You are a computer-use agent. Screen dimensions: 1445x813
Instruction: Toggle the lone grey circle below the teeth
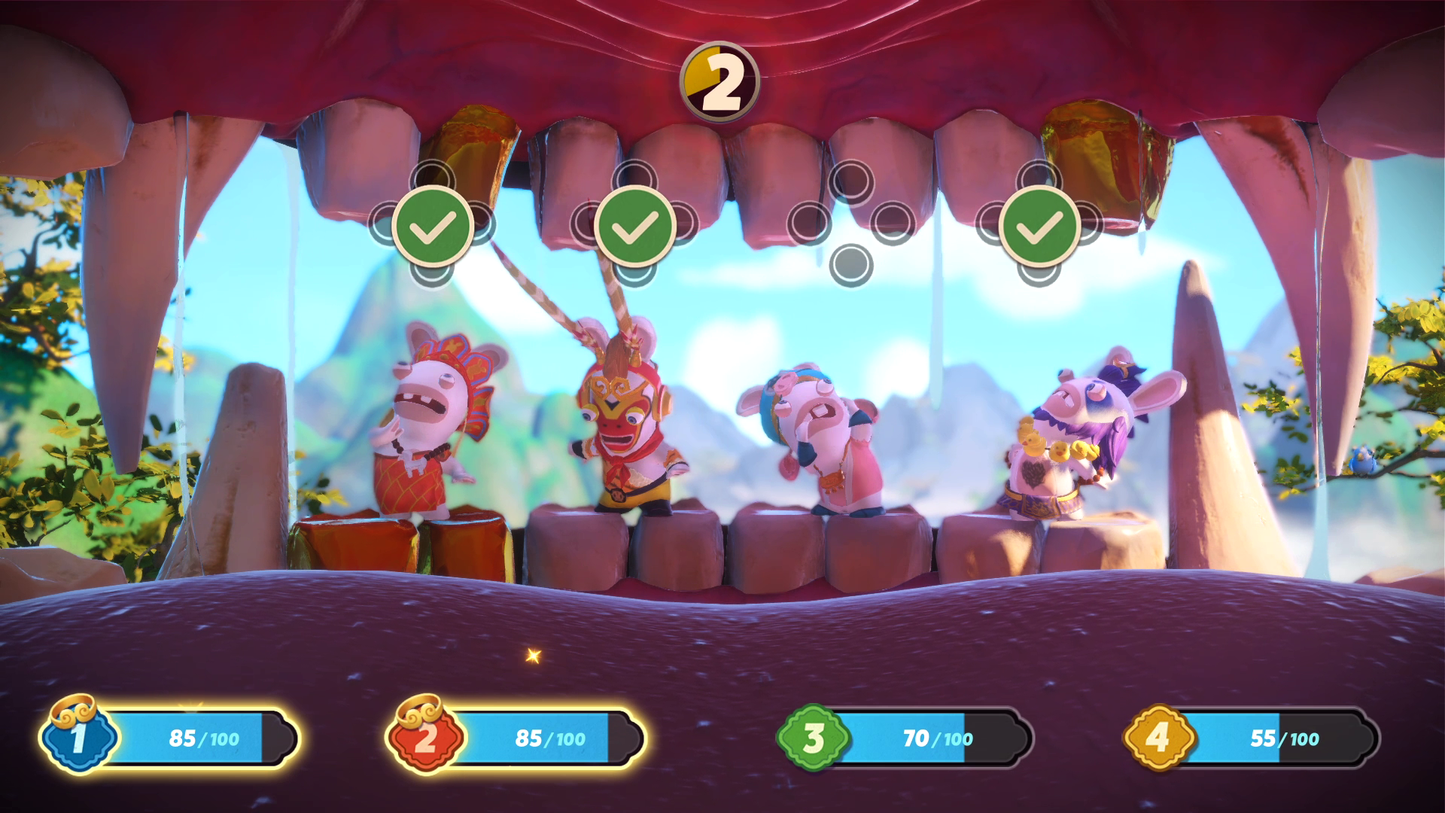(851, 266)
